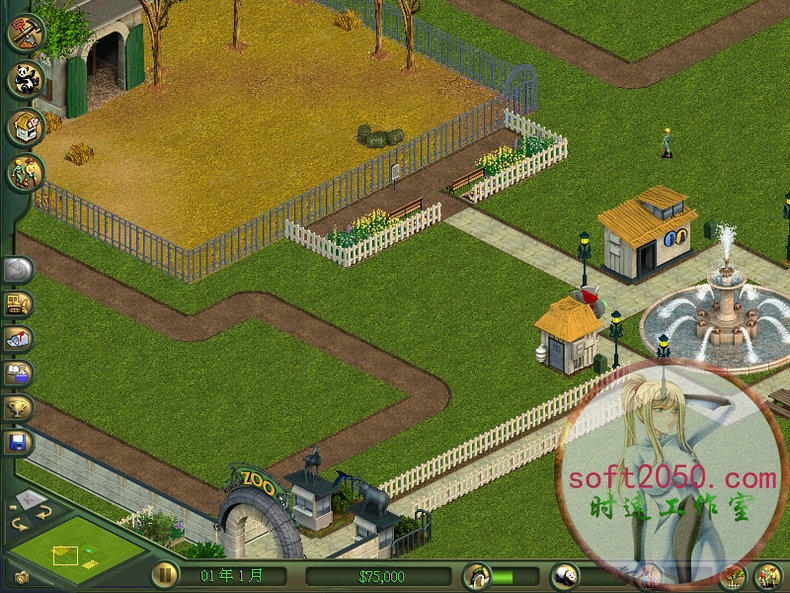Image resolution: width=790 pixels, height=593 pixels.
Task: Activate the bulldozer clear tool
Action: pyautogui.click(x=19, y=304)
